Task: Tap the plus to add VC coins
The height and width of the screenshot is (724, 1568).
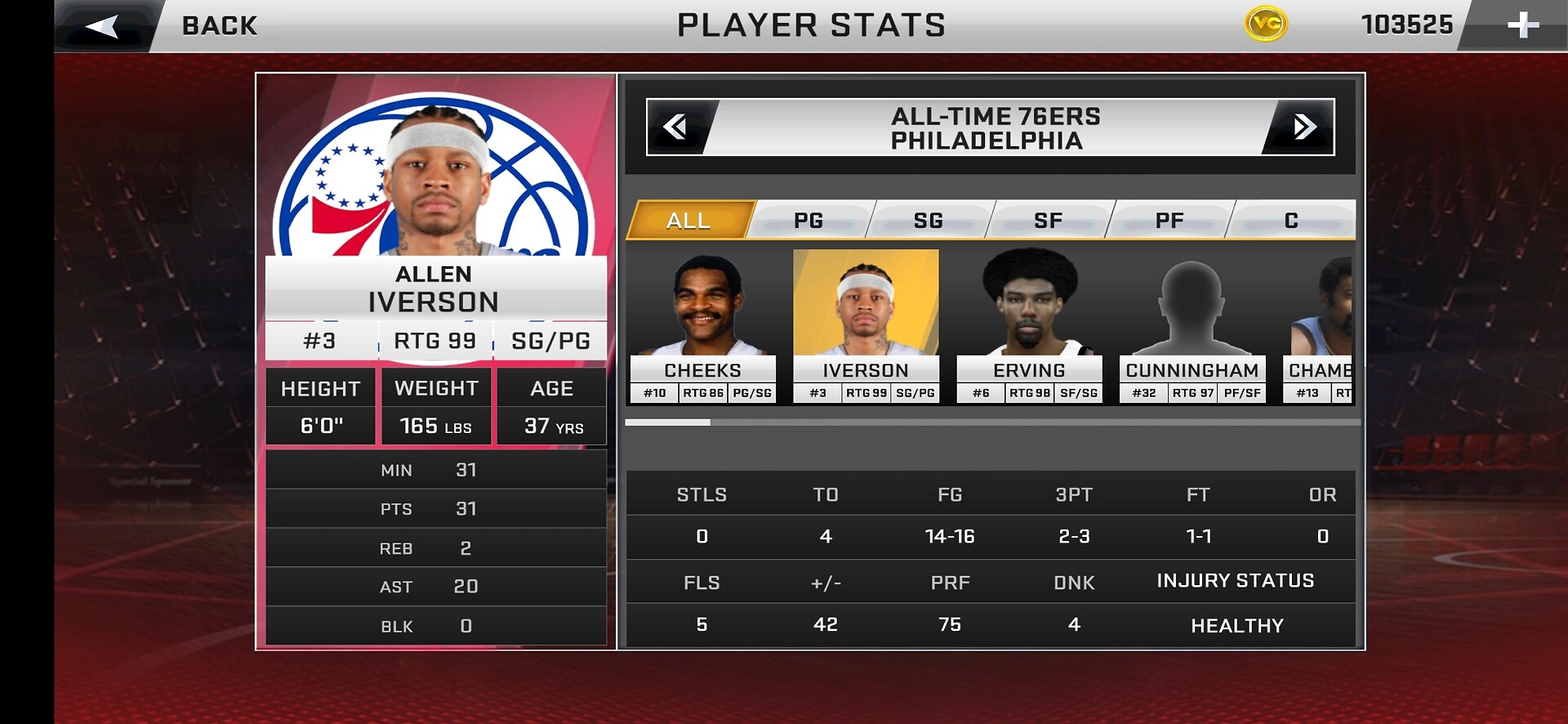Action: [1522, 25]
